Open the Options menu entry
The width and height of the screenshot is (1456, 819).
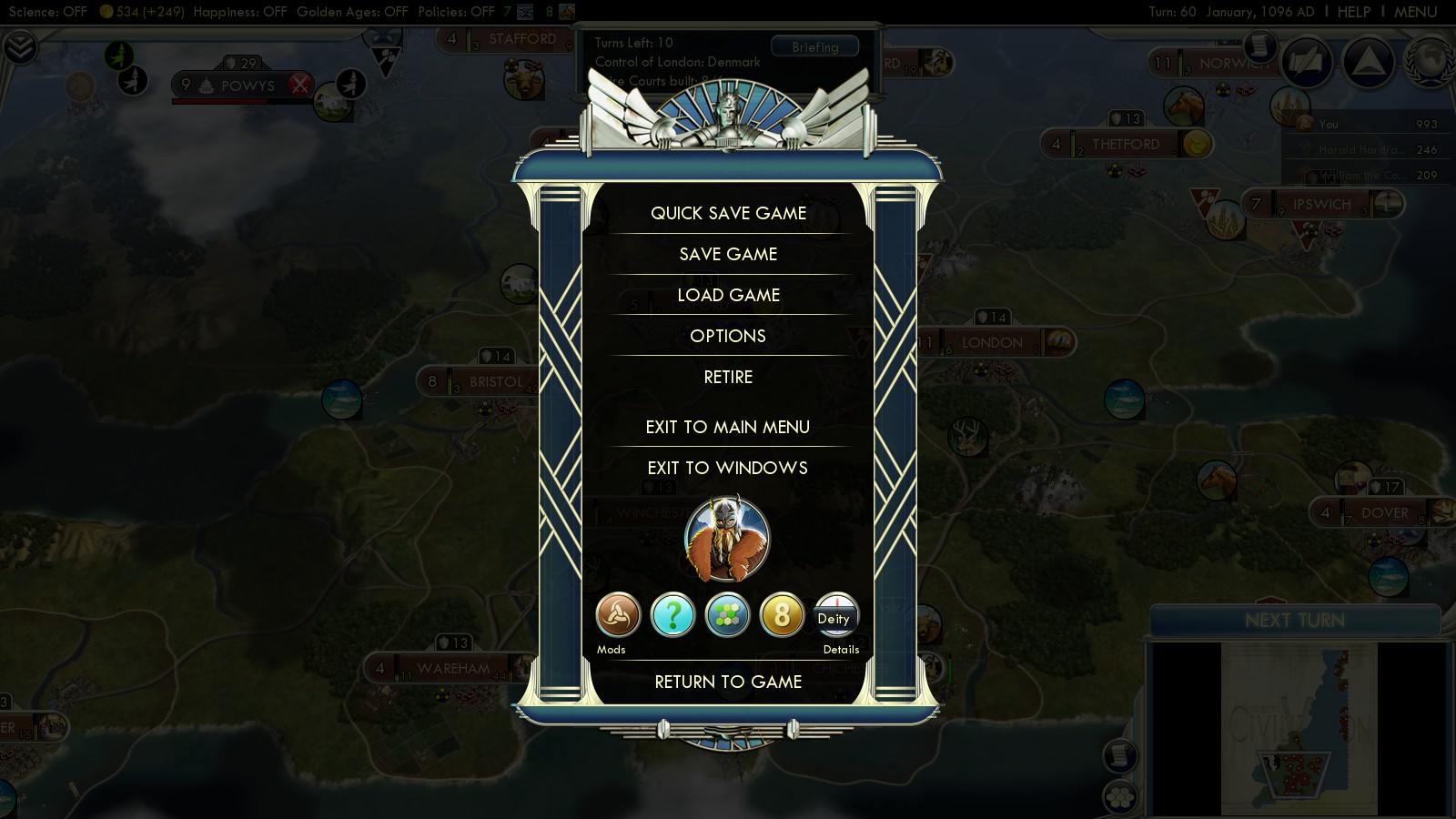click(x=728, y=336)
